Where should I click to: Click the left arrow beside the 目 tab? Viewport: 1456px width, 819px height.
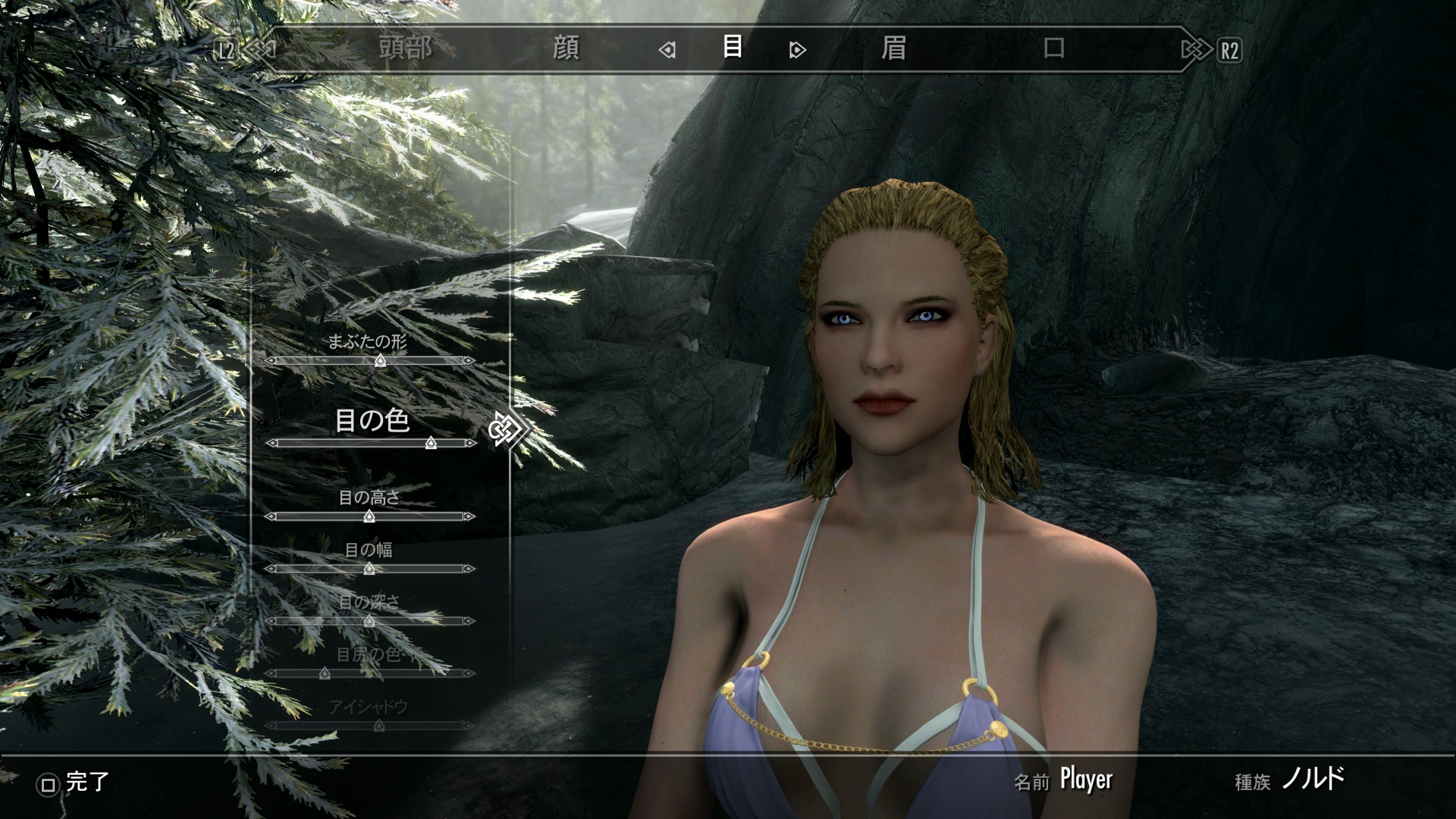(667, 51)
